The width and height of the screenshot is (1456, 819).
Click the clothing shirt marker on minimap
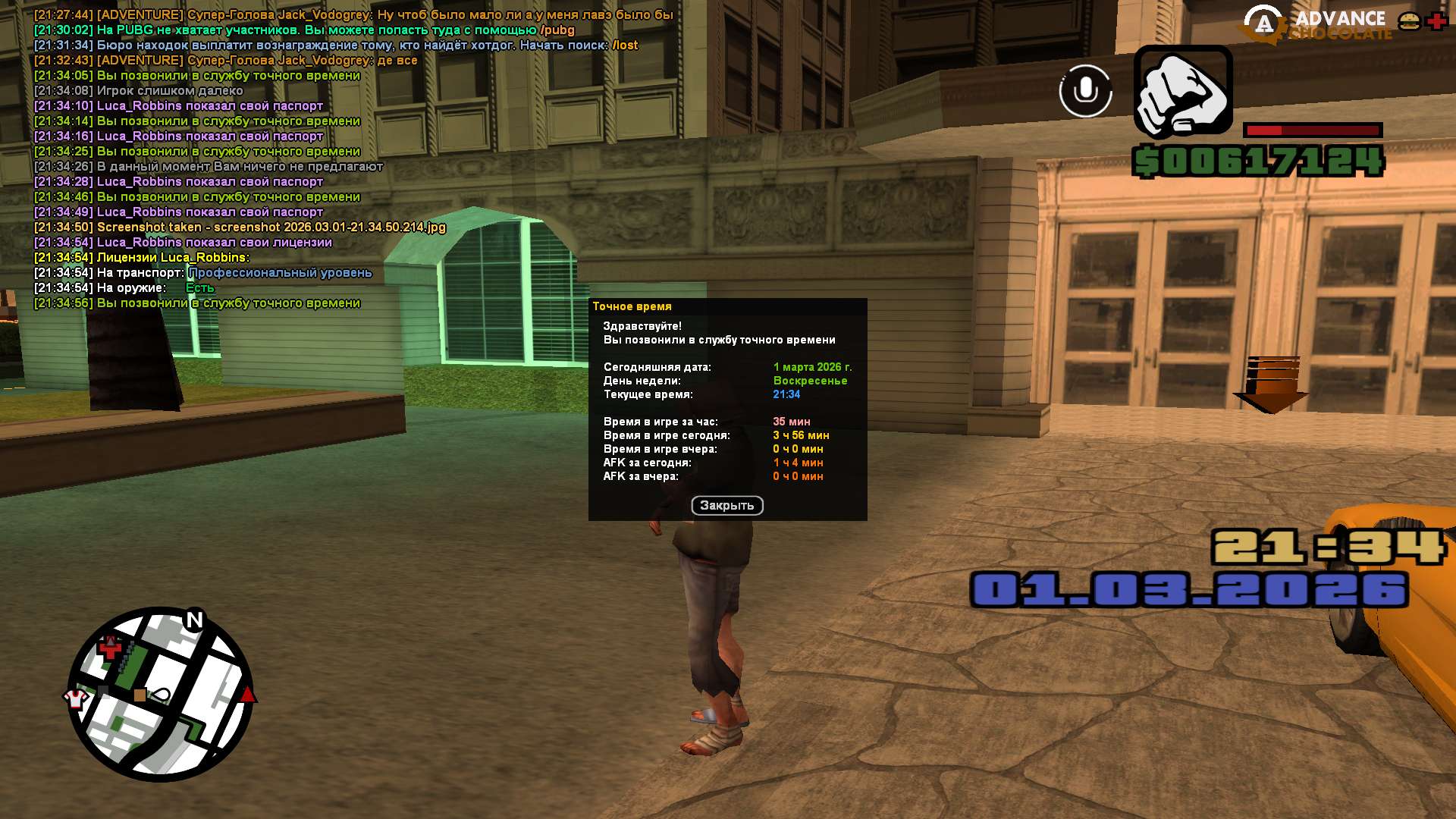pyautogui.click(x=76, y=698)
